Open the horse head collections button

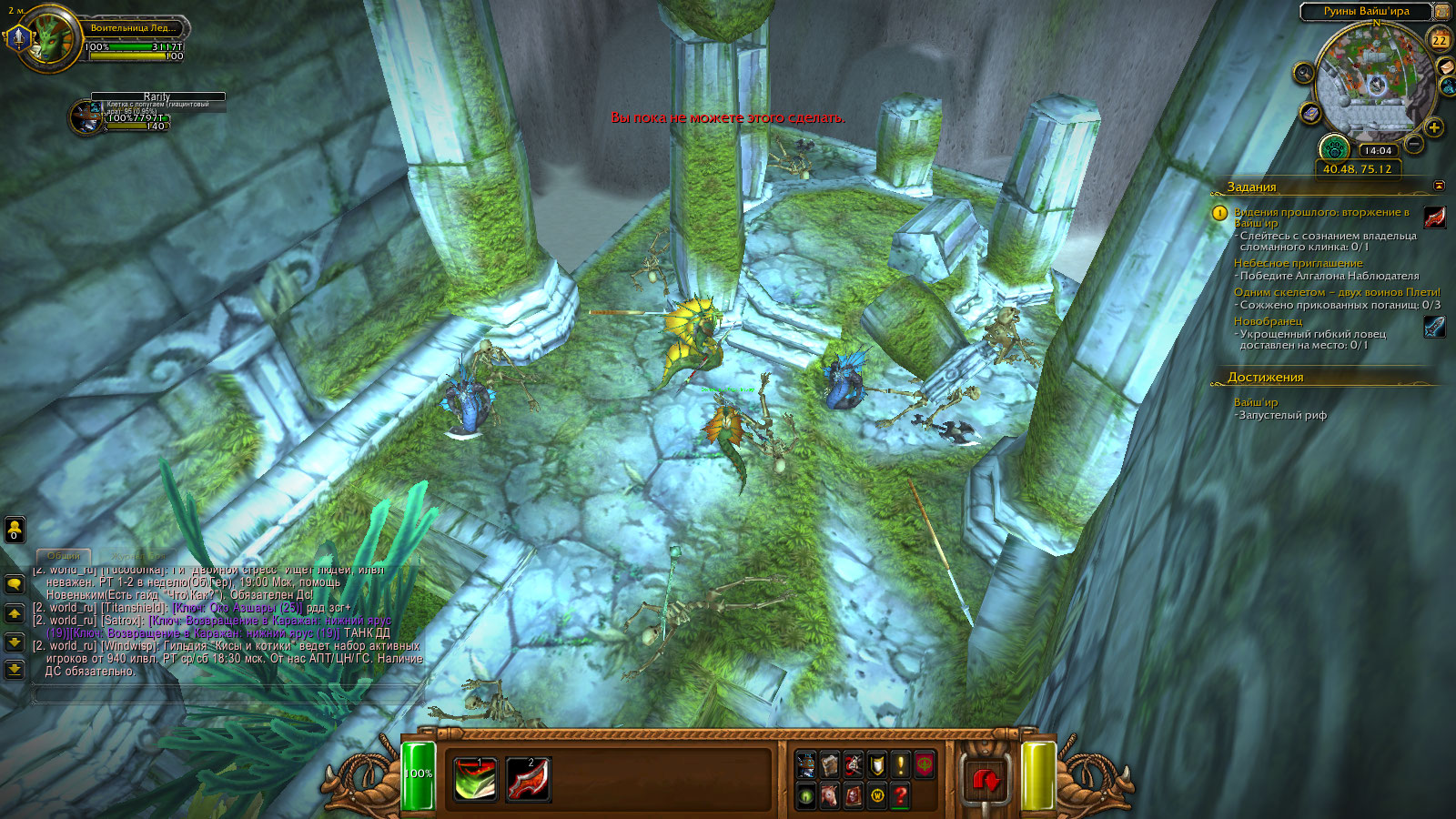click(829, 796)
